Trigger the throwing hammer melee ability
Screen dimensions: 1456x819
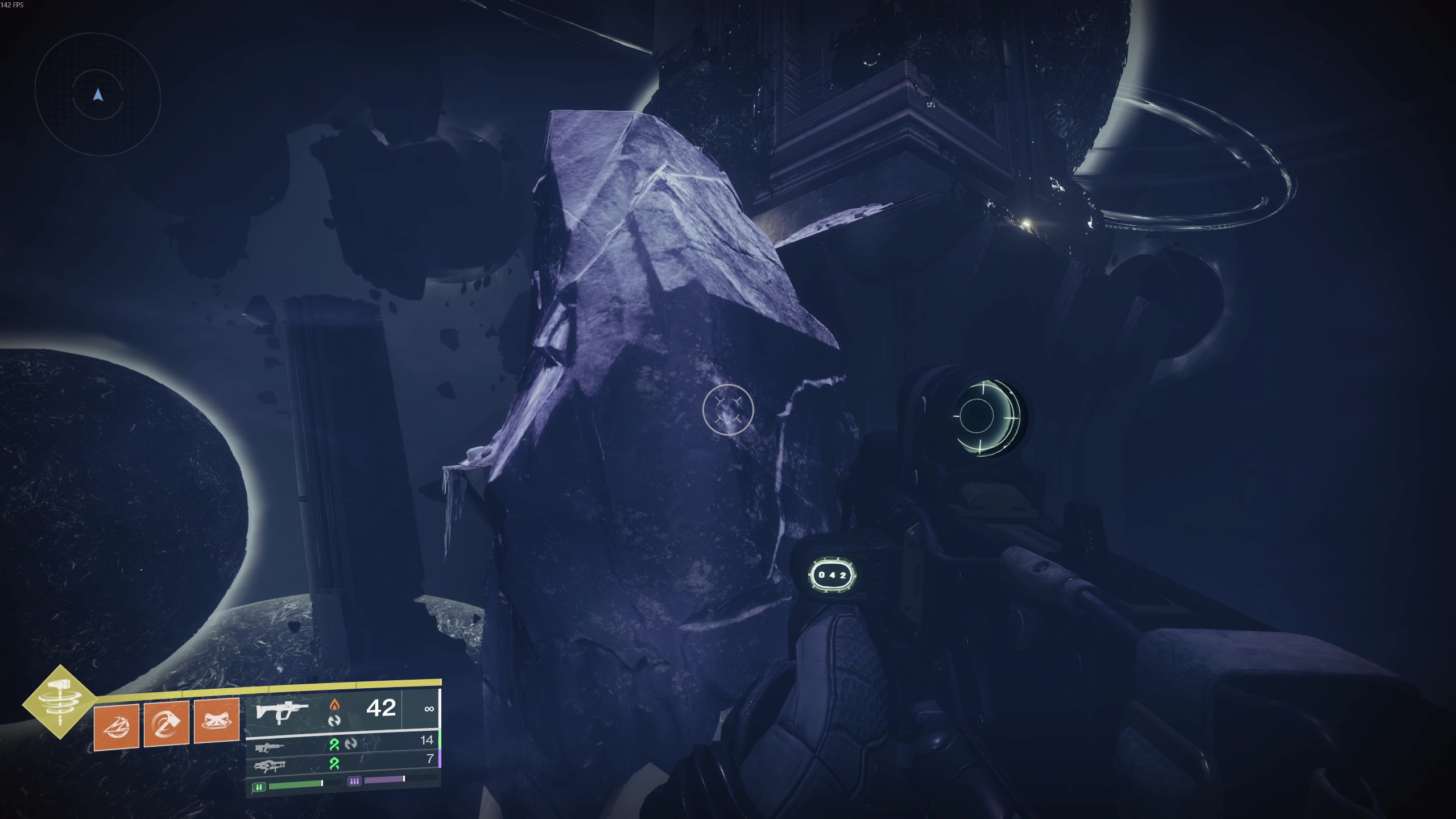point(166,723)
